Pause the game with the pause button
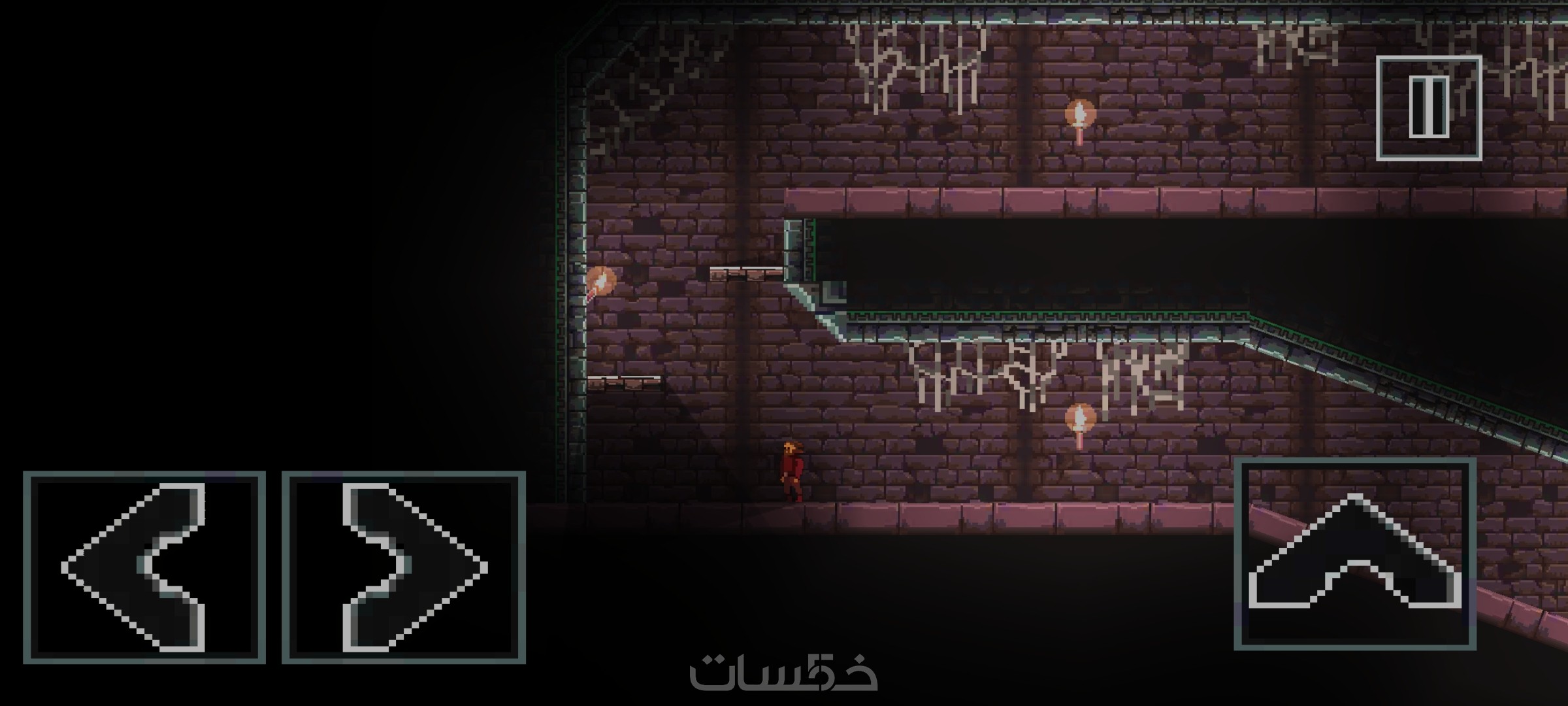 1429,109
